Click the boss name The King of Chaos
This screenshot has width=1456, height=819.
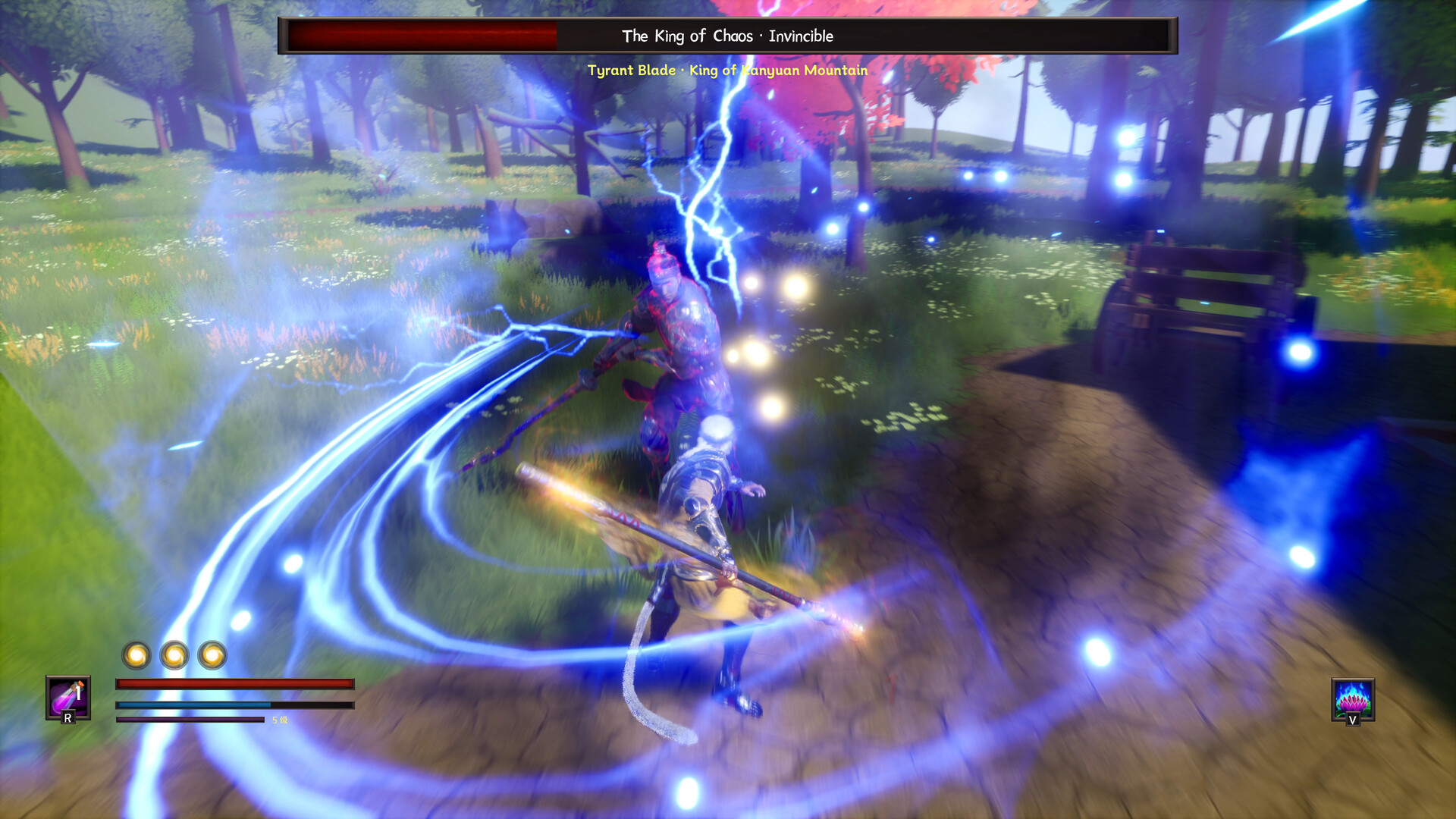pyautogui.click(x=689, y=36)
